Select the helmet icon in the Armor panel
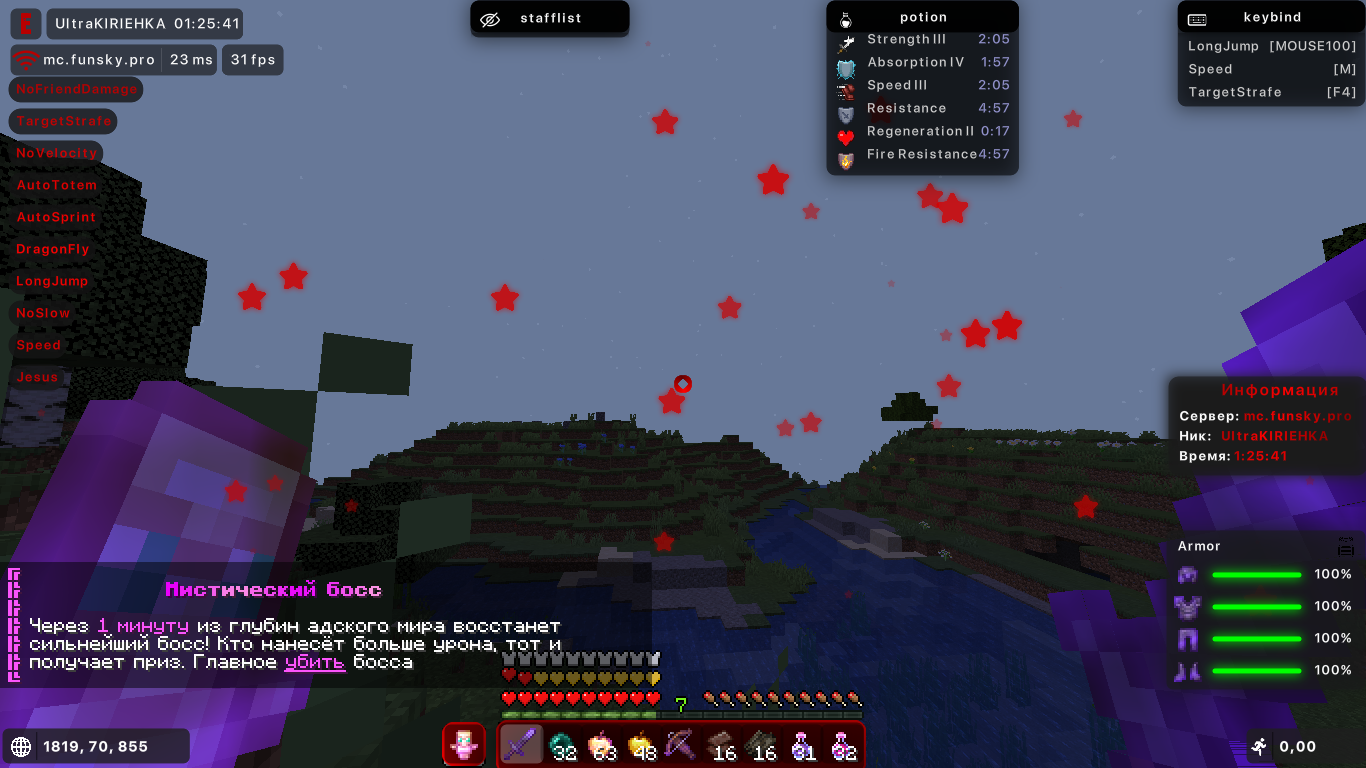The width and height of the screenshot is (1366, 768). [x=1188, y=574]
